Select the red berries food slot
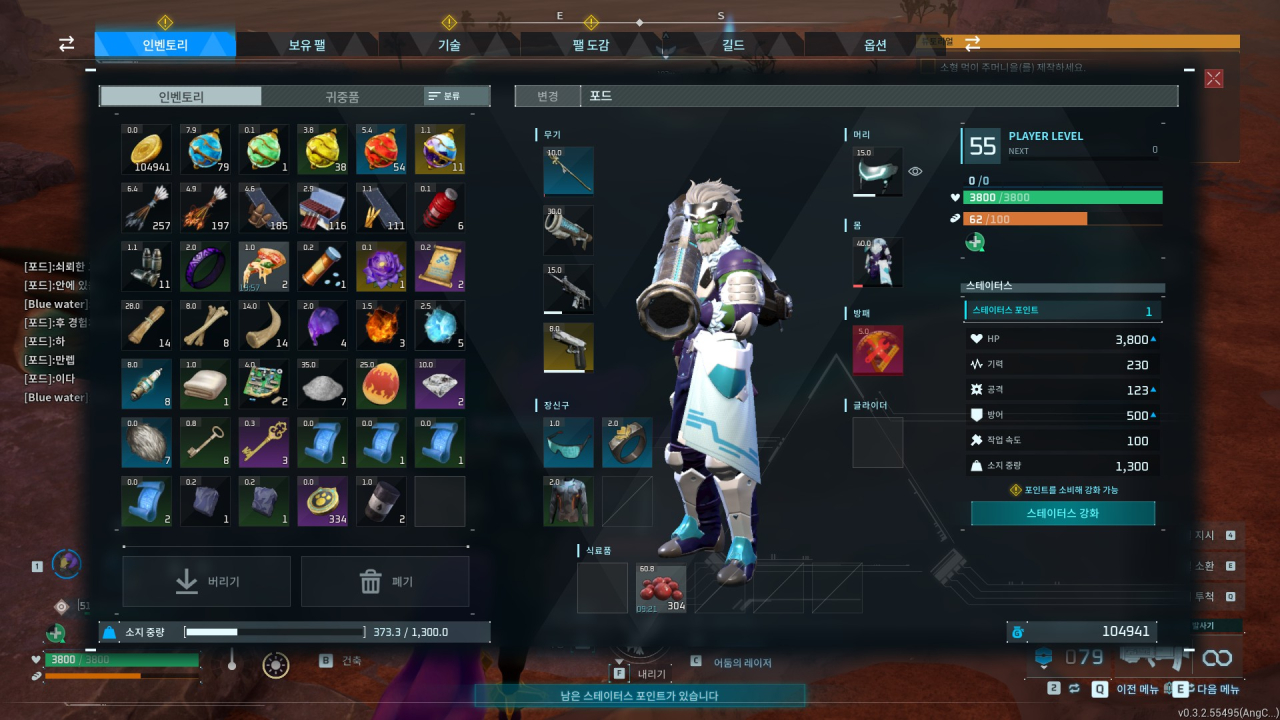 [661, 589]
